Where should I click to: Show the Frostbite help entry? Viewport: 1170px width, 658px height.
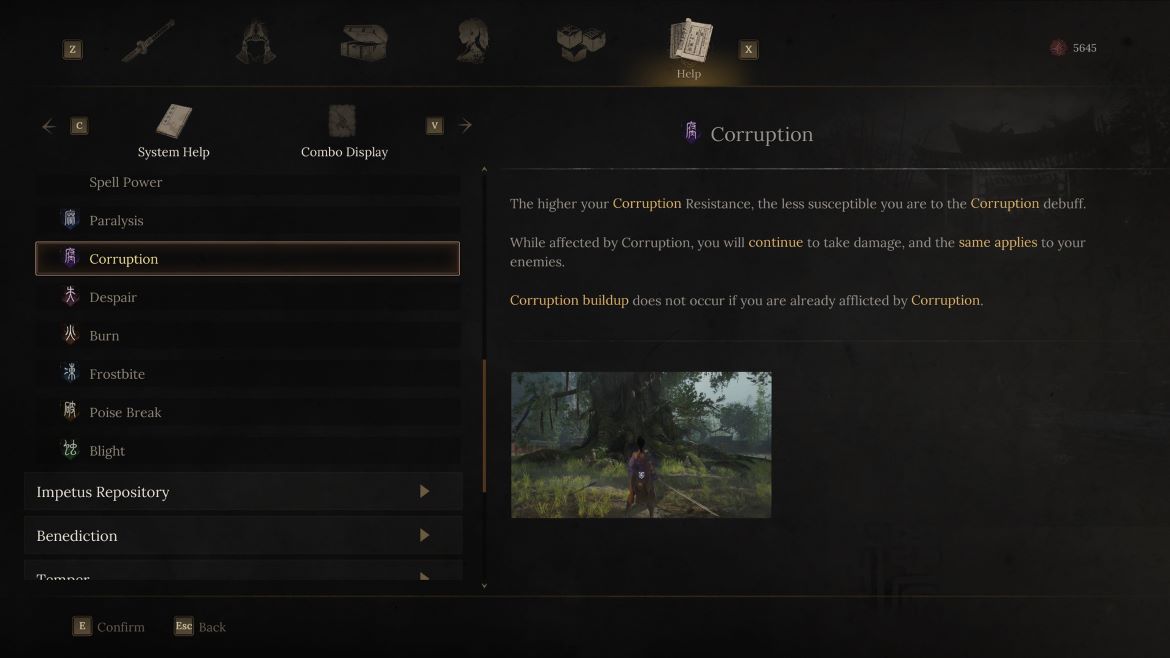coord(117,374)
